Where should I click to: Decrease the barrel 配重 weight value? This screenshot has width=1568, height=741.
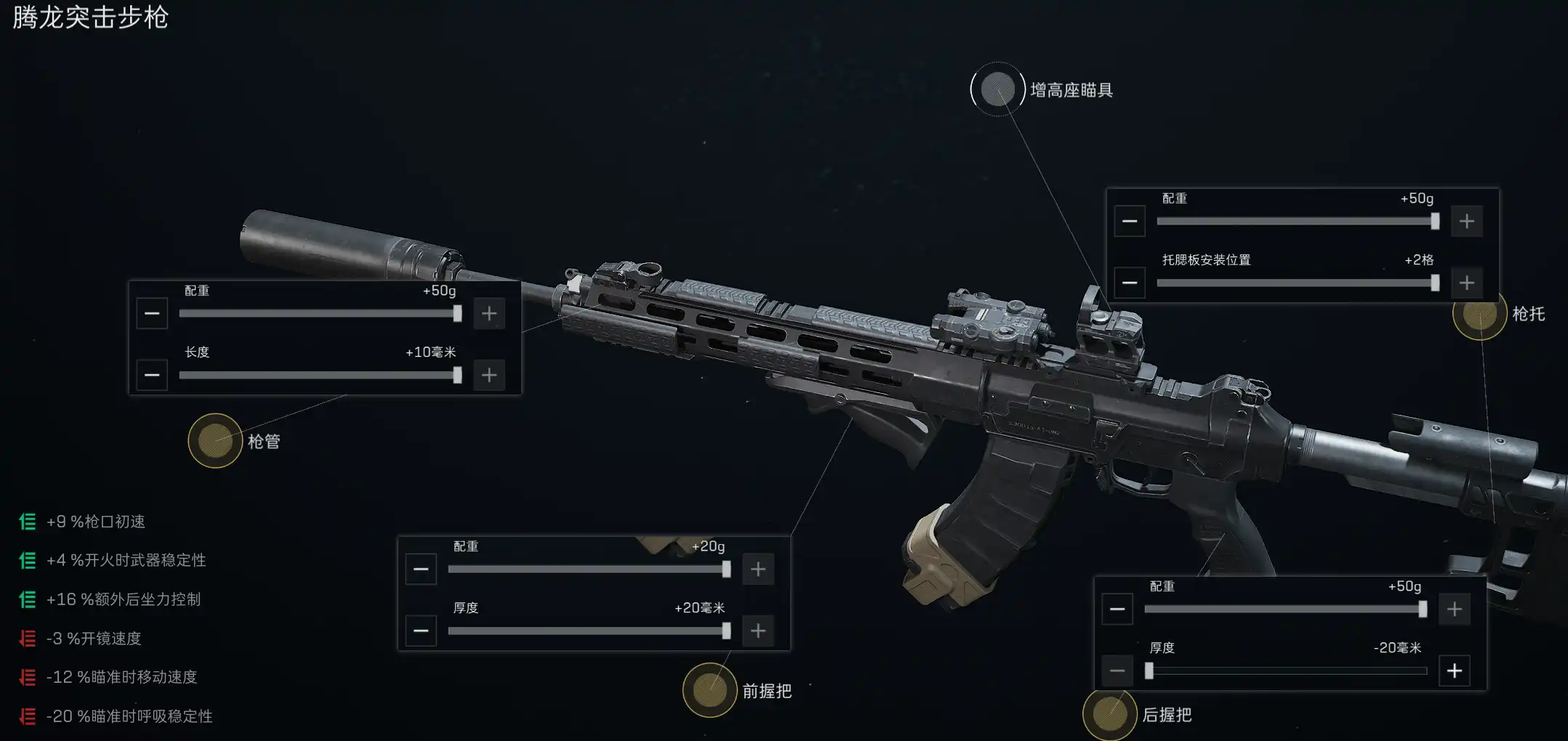pos(152,314)
